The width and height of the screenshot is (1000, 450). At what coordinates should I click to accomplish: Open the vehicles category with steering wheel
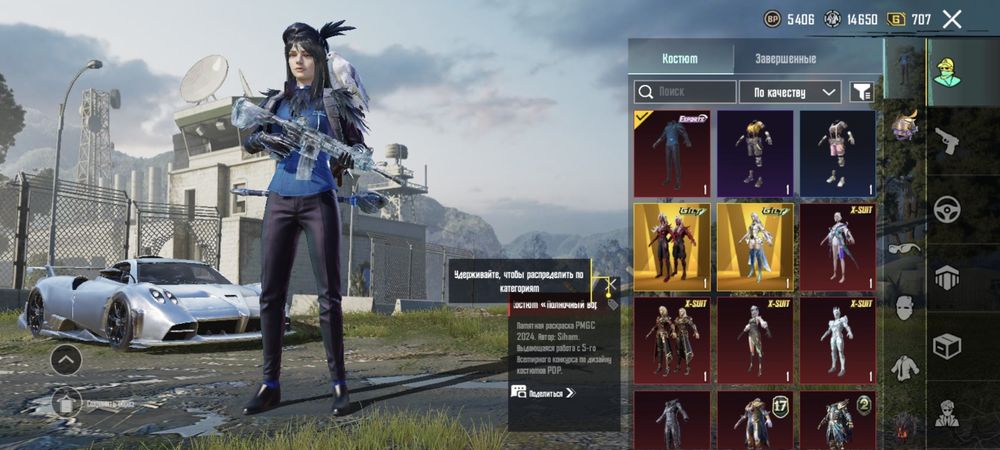pyautogui.click(x=947, y=210)
